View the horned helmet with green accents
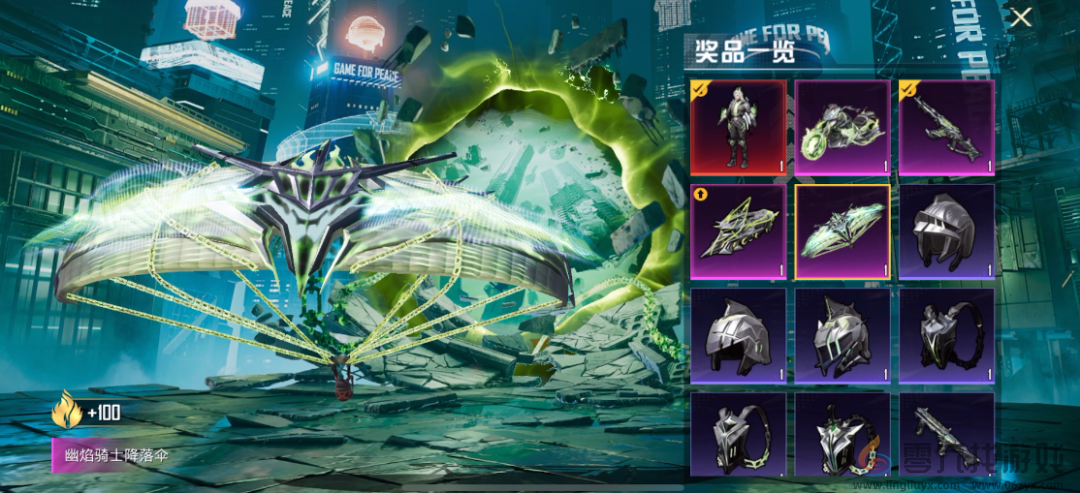The width and height of the screenshot is (1080, 493). (842, 335)
